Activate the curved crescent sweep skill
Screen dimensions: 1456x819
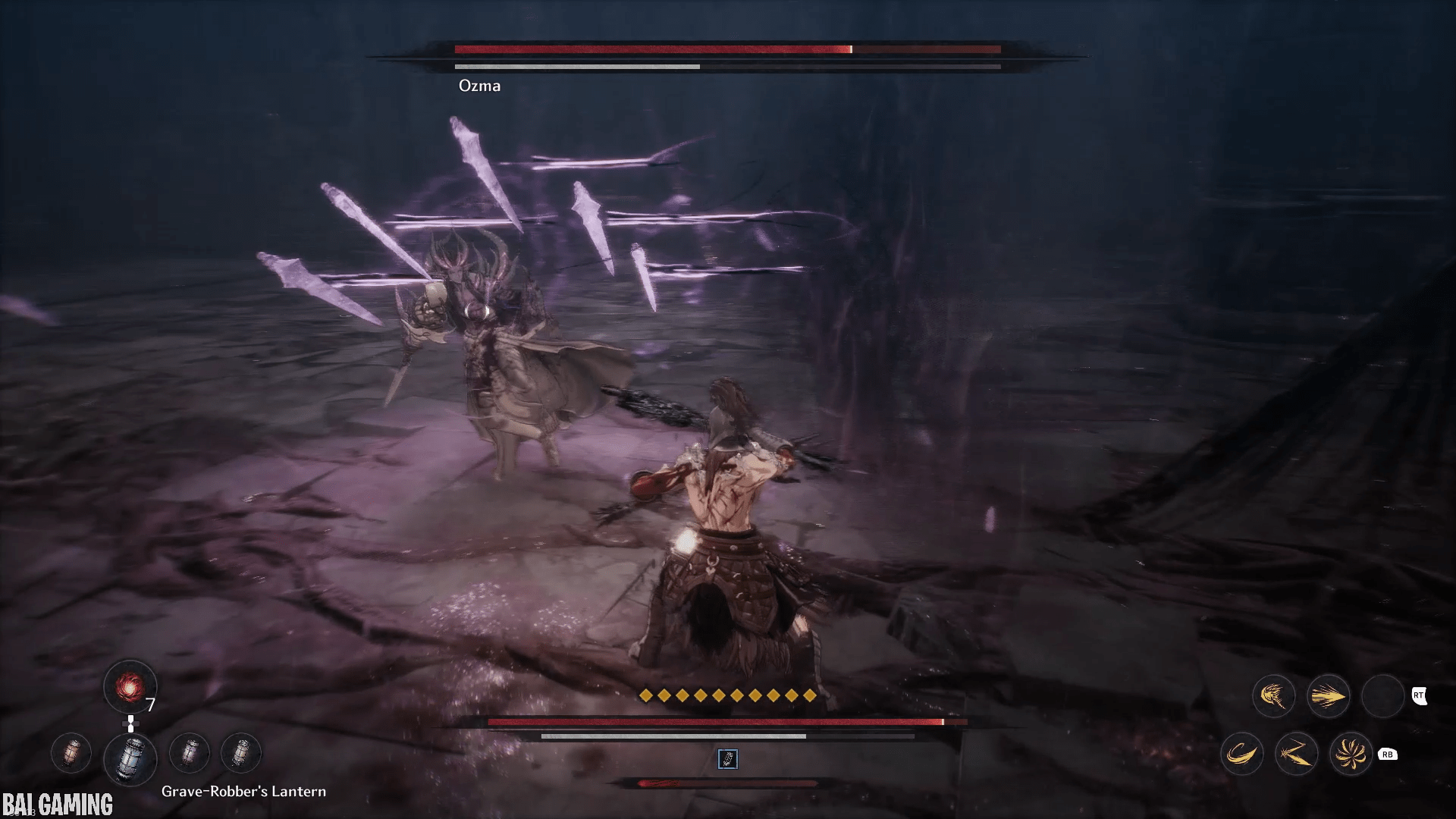pos(1241,754)
